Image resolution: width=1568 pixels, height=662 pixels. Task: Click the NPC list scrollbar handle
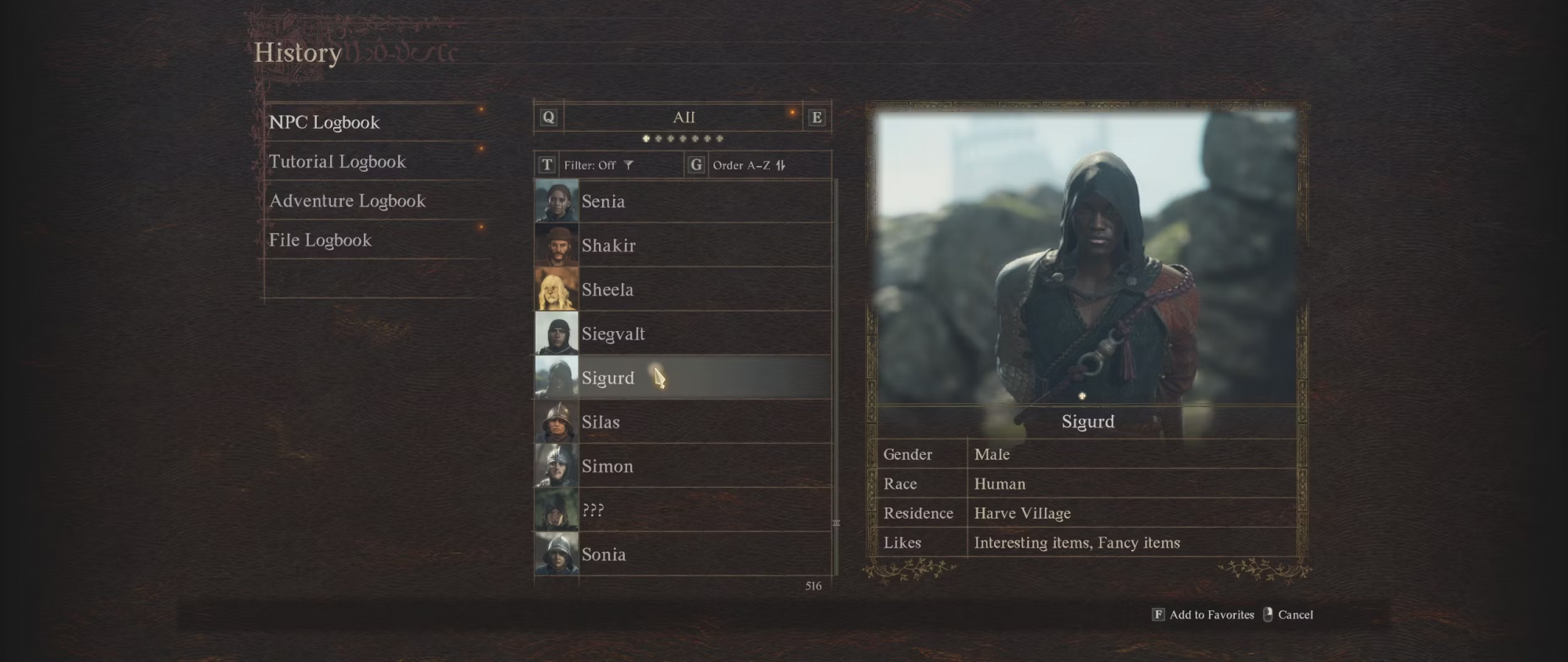coord(836,522)
